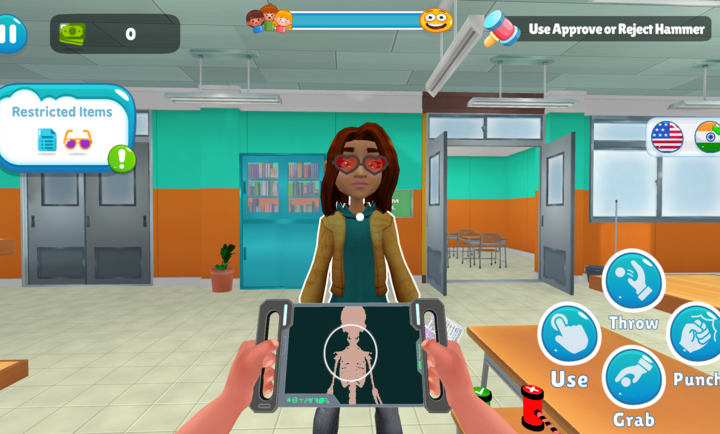Click the hammer icon in the objective banner

(500, 28)
